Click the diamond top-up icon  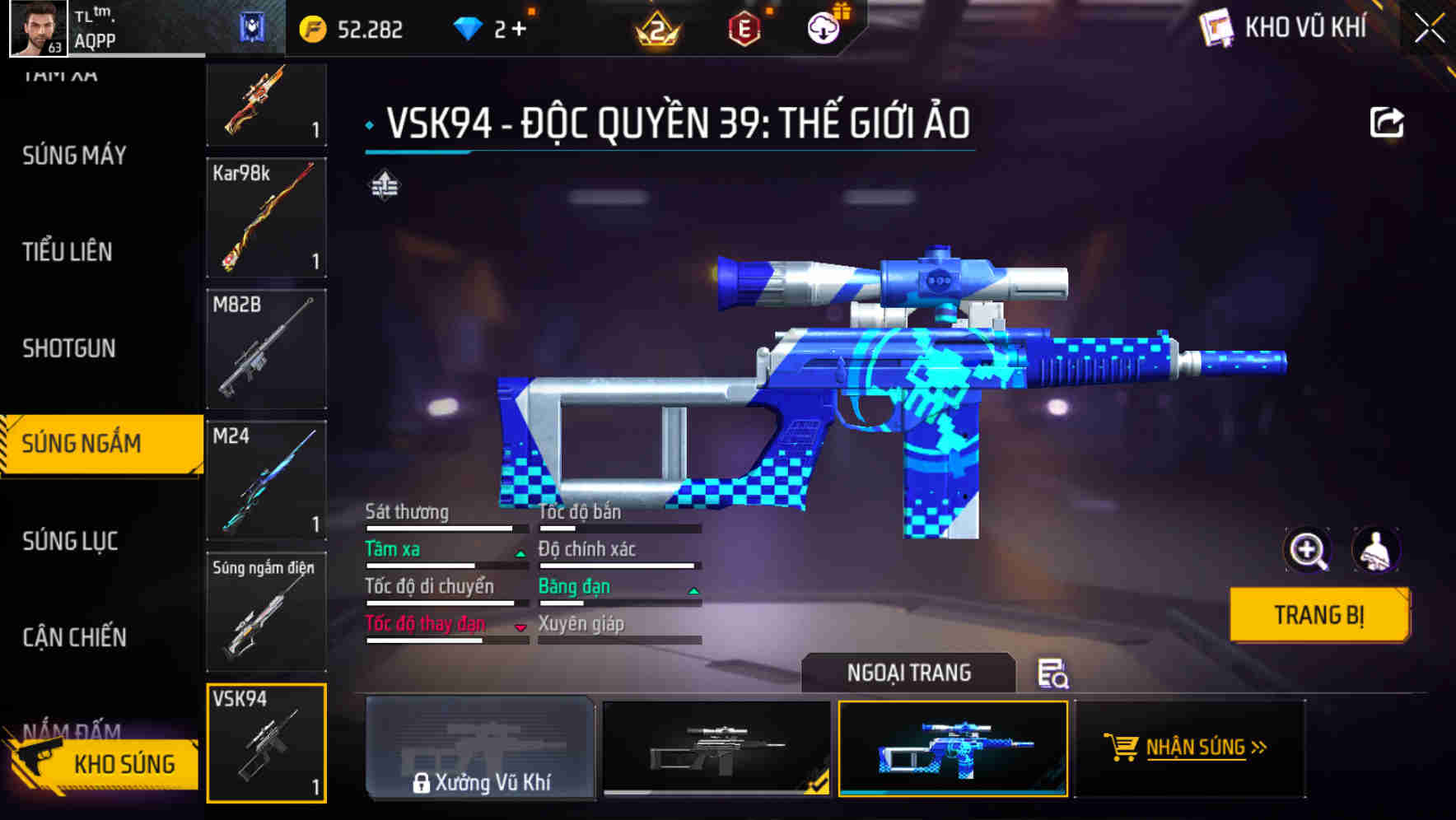(x=469, y=26)
